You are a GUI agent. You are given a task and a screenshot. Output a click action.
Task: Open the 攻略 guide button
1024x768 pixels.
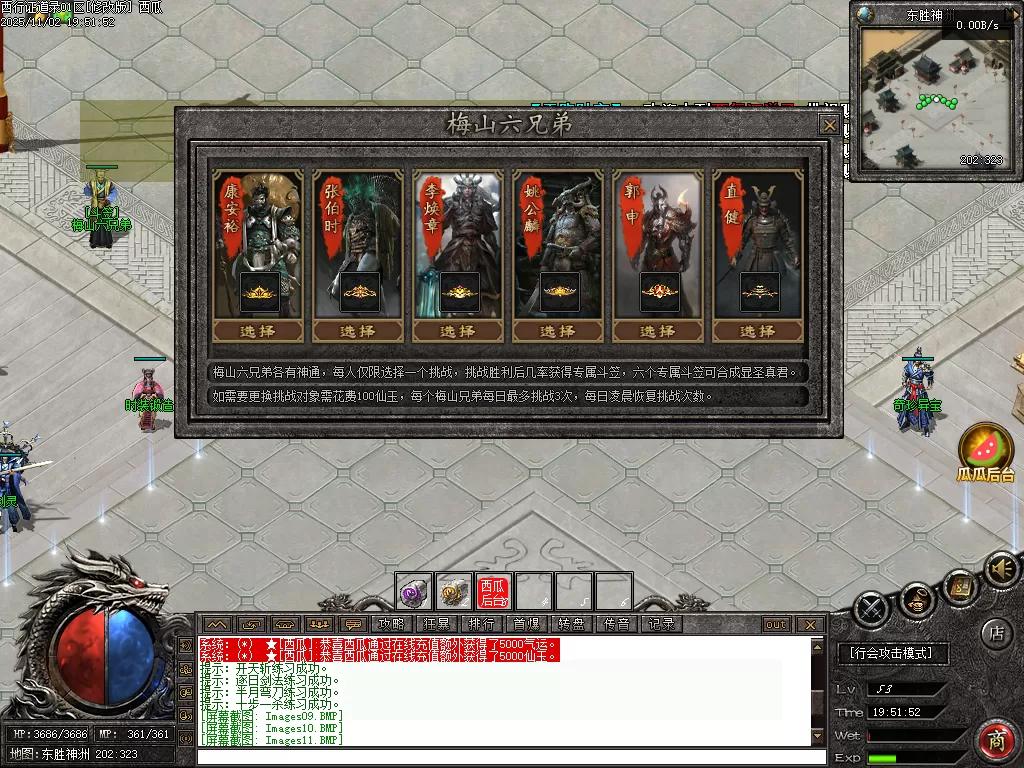coord(390,624)
